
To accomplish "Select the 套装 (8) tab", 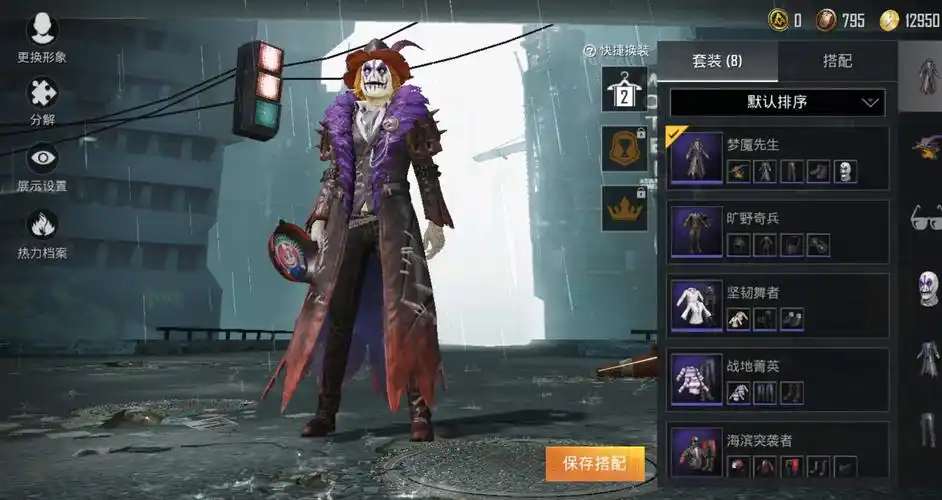I will point(717,61).
